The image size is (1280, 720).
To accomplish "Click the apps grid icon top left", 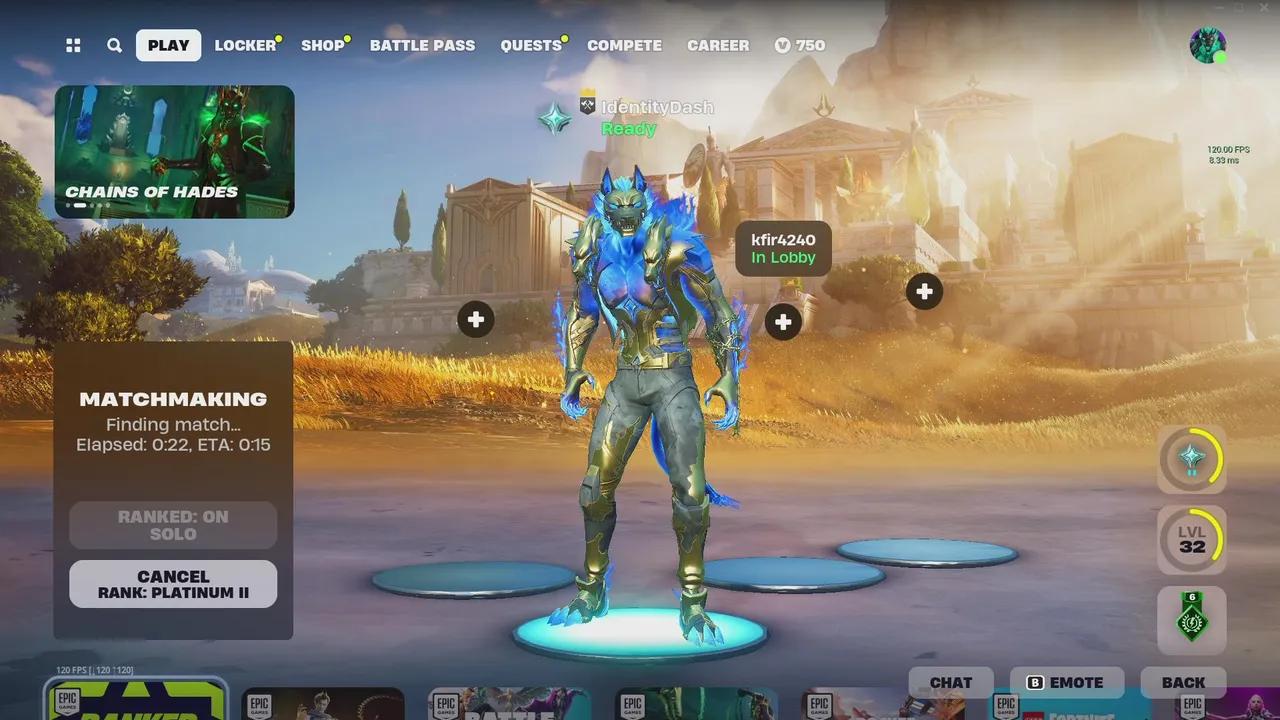I will pos(72,45).
